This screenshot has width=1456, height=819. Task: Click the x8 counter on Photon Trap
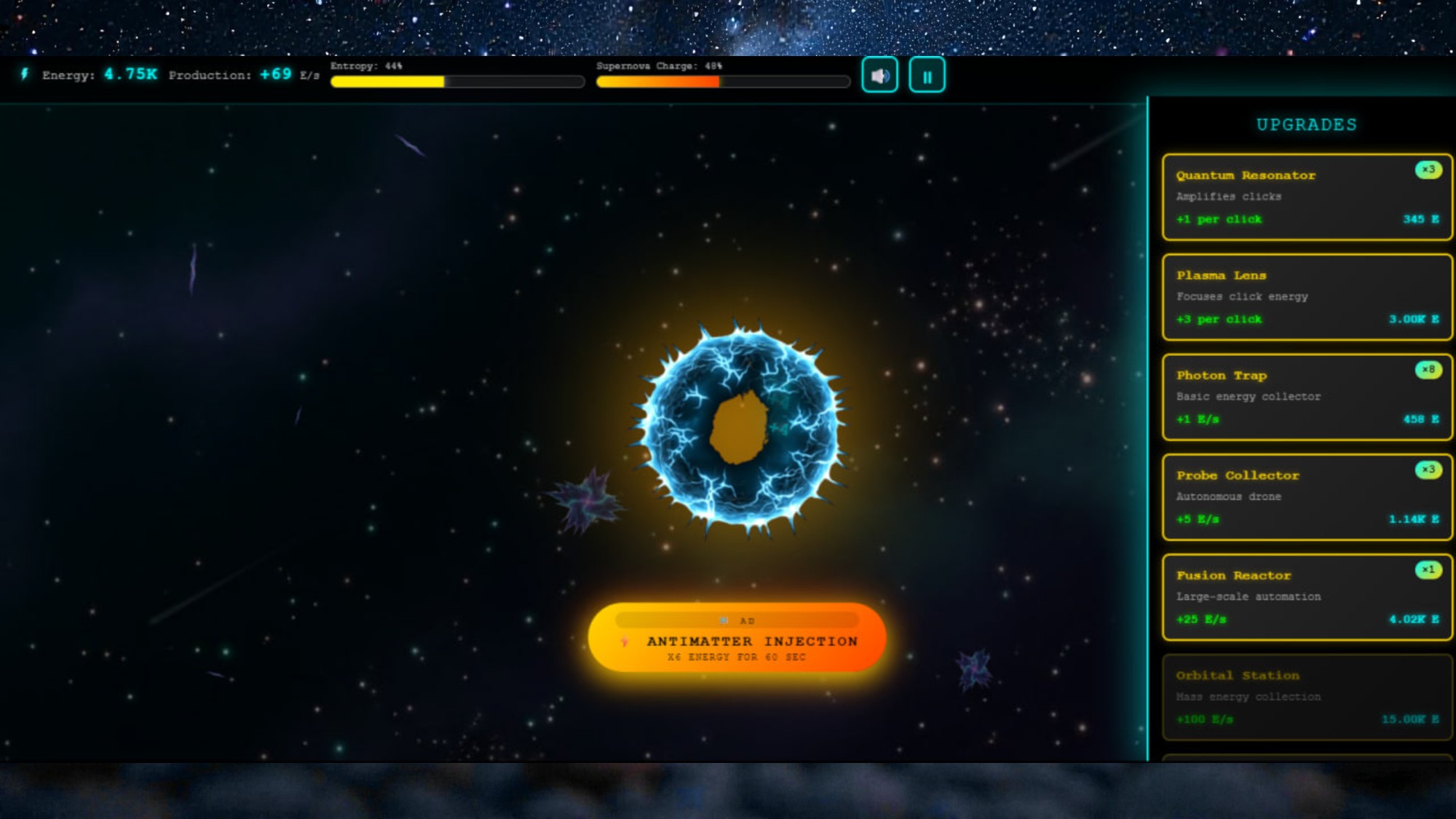click(x=1428, y=369)
